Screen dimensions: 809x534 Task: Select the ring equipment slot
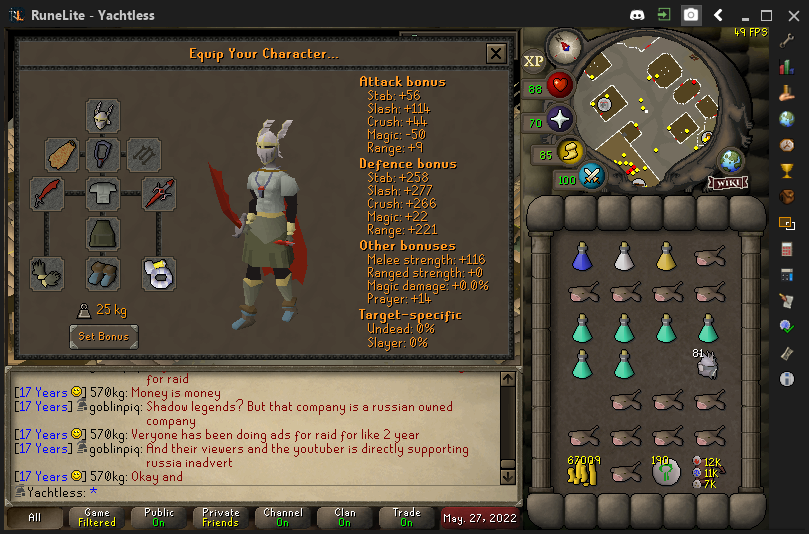coord(159,273)
